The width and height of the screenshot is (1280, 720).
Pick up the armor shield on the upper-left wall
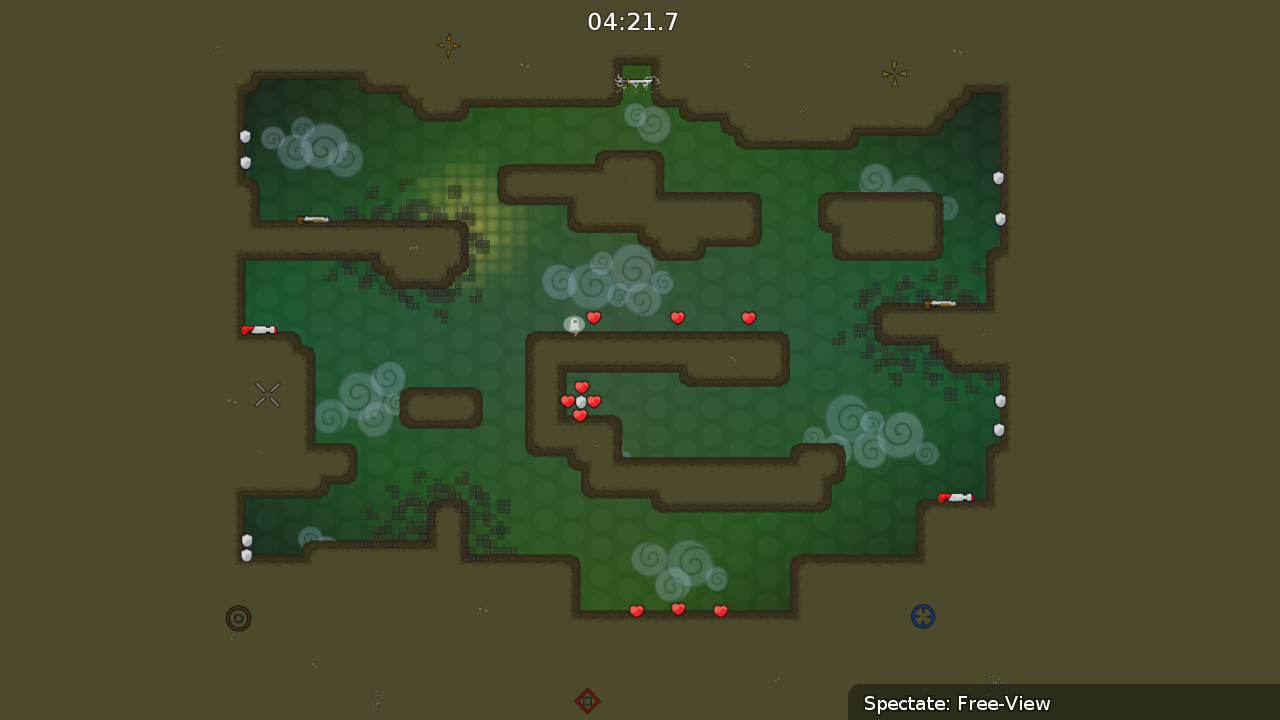click(x=245, y=137)
